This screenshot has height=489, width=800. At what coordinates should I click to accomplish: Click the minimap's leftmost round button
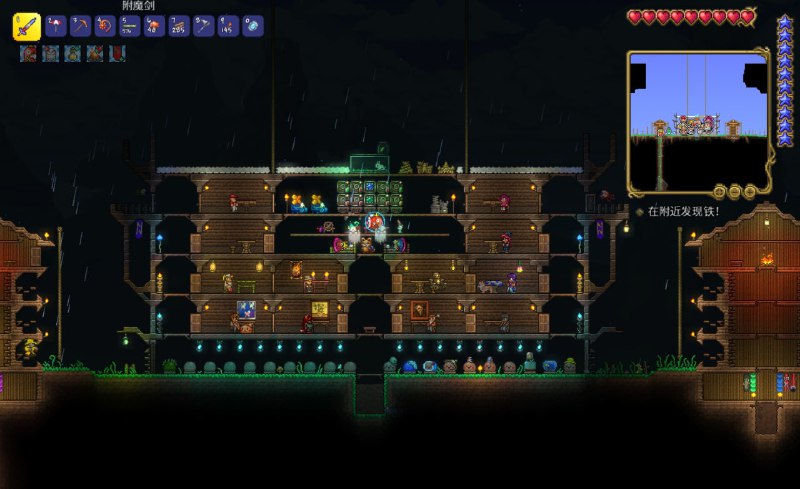pos(718,190)
